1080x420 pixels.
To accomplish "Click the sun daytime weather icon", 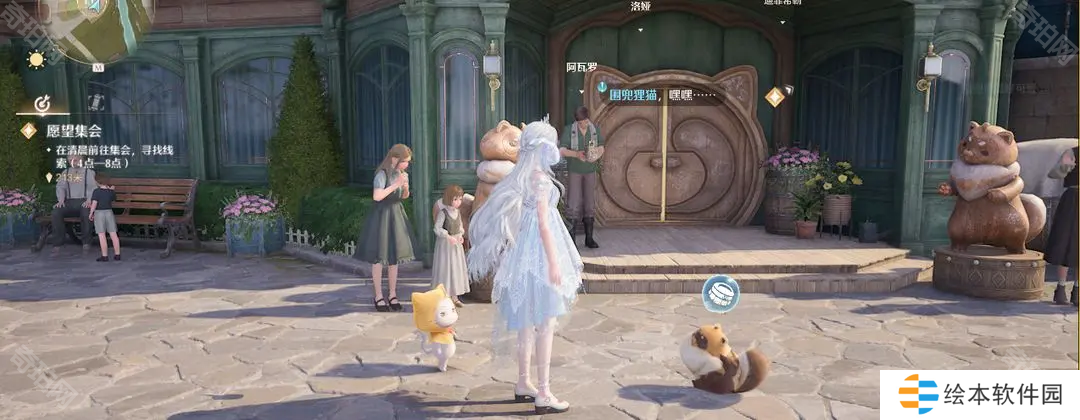I will tap(36, 59).
